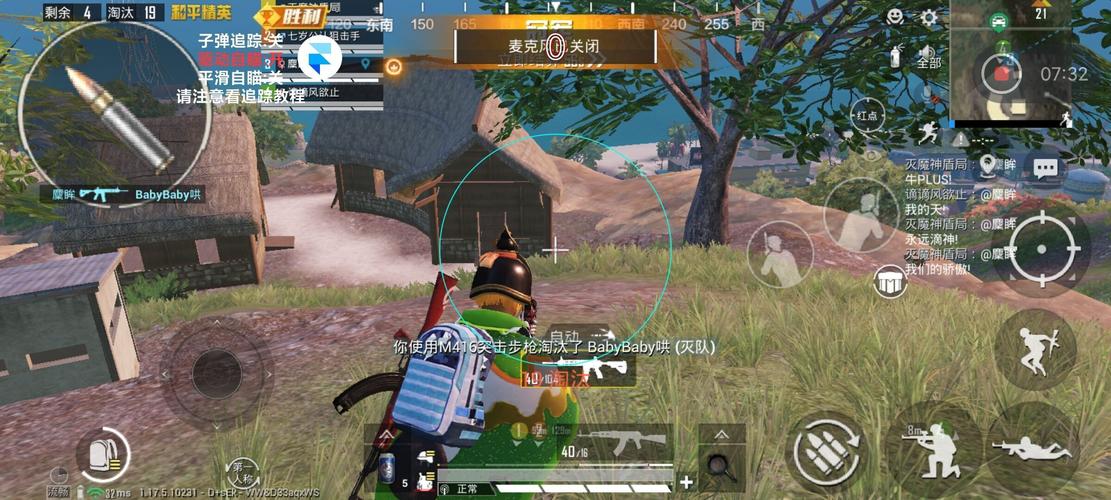This screenshot has height=500, width=1111.
Task: Select the energy drink can item
Action: (387, 466)
